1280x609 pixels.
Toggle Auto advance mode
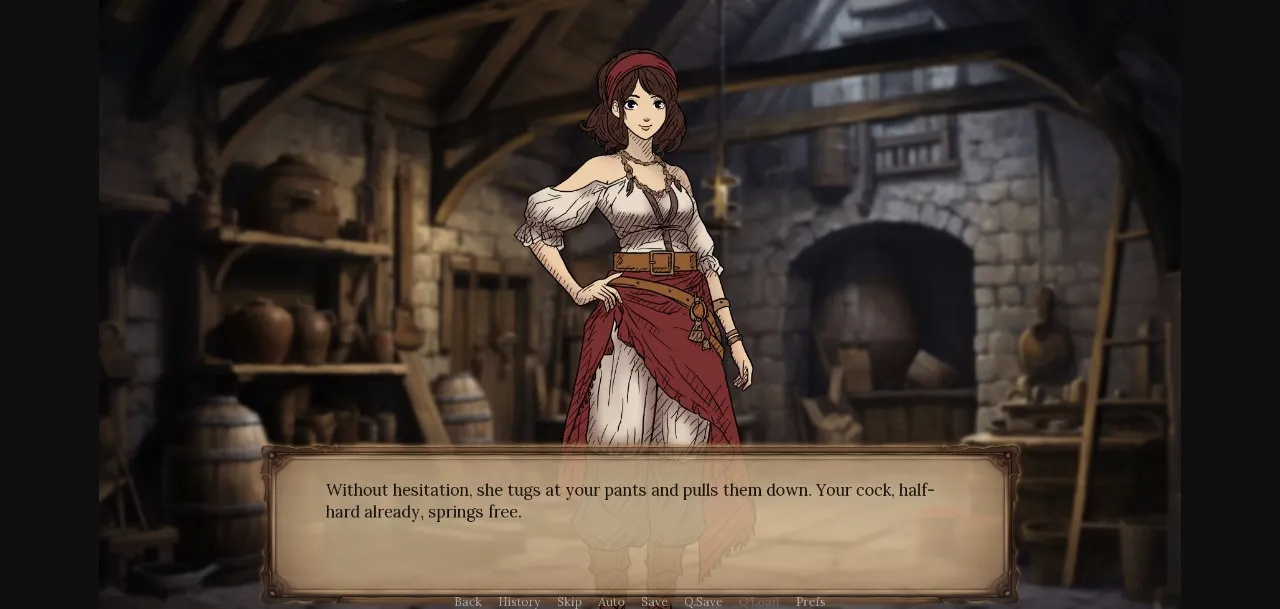point(611,601)
